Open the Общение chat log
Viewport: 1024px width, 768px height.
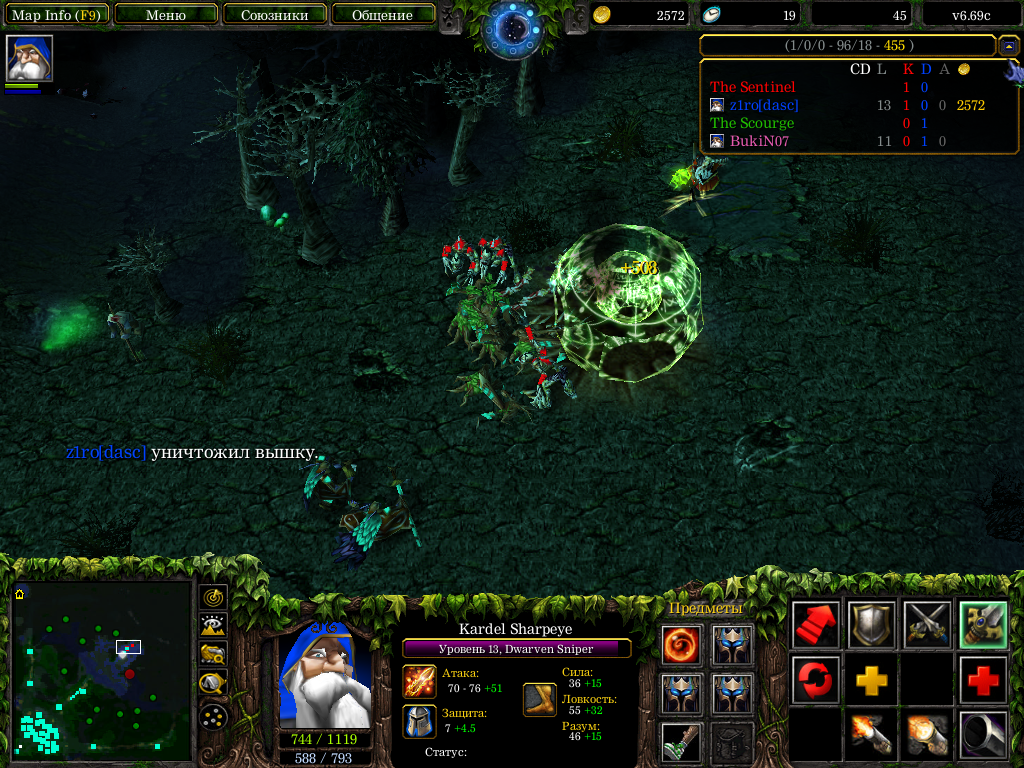(382, 15)
